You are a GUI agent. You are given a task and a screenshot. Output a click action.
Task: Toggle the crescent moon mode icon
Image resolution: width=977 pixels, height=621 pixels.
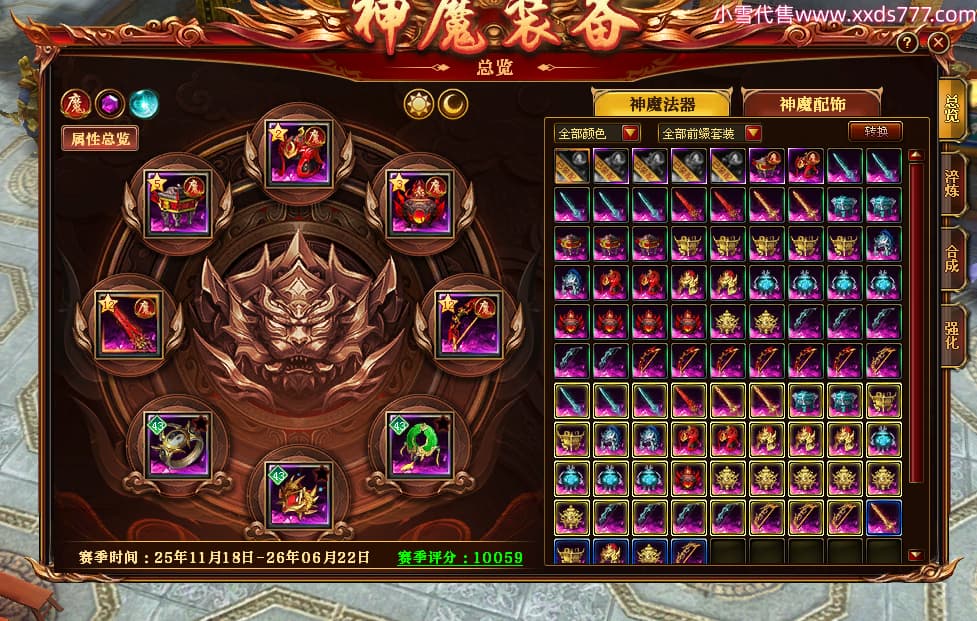pos(454,104)
